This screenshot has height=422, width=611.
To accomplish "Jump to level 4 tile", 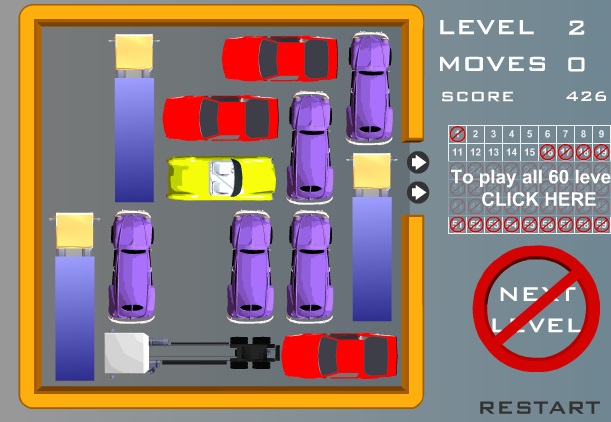I will click(x=511, y=133).
